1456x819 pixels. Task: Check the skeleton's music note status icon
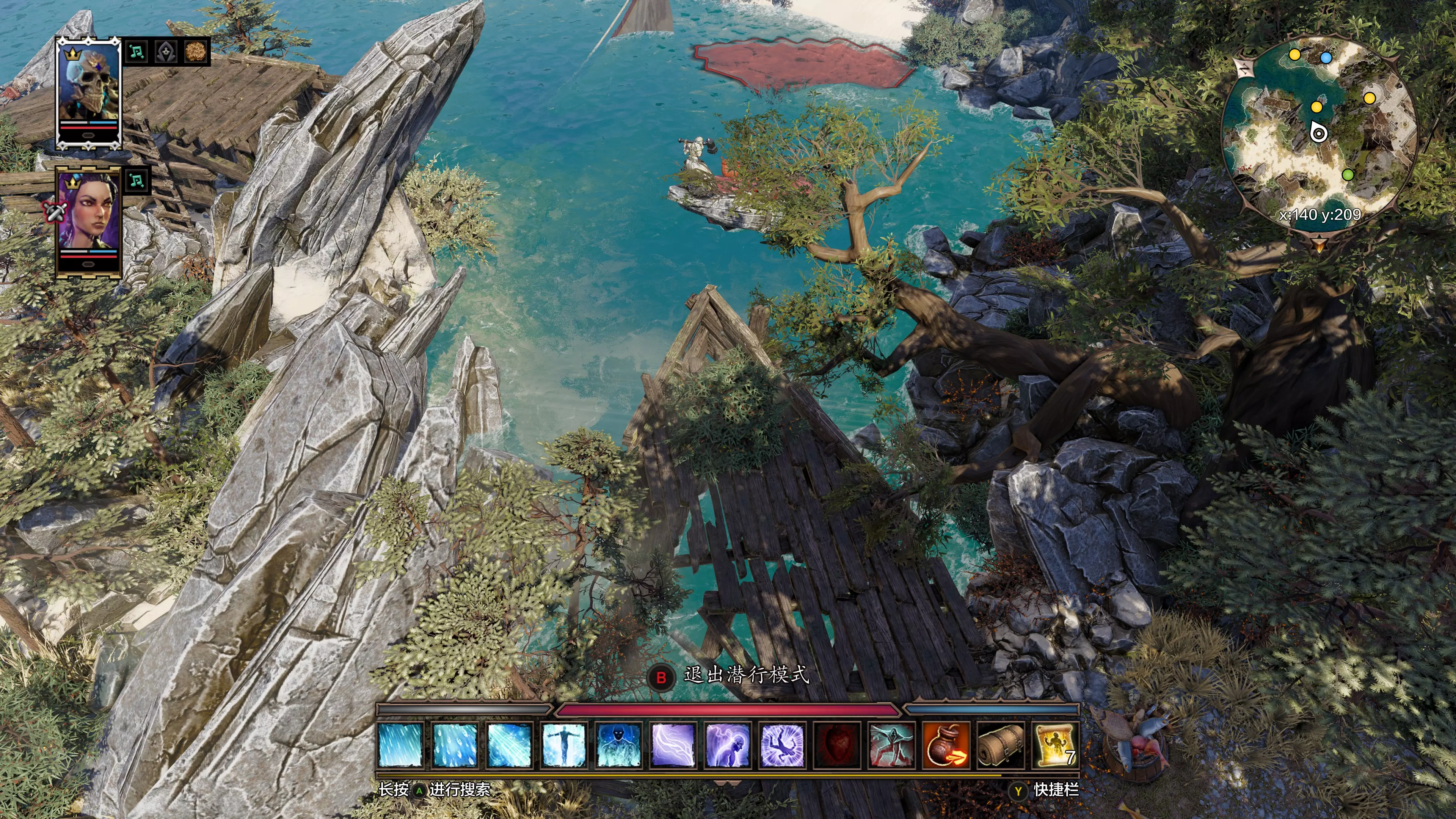pyautogui.click(x=136, y=52)
